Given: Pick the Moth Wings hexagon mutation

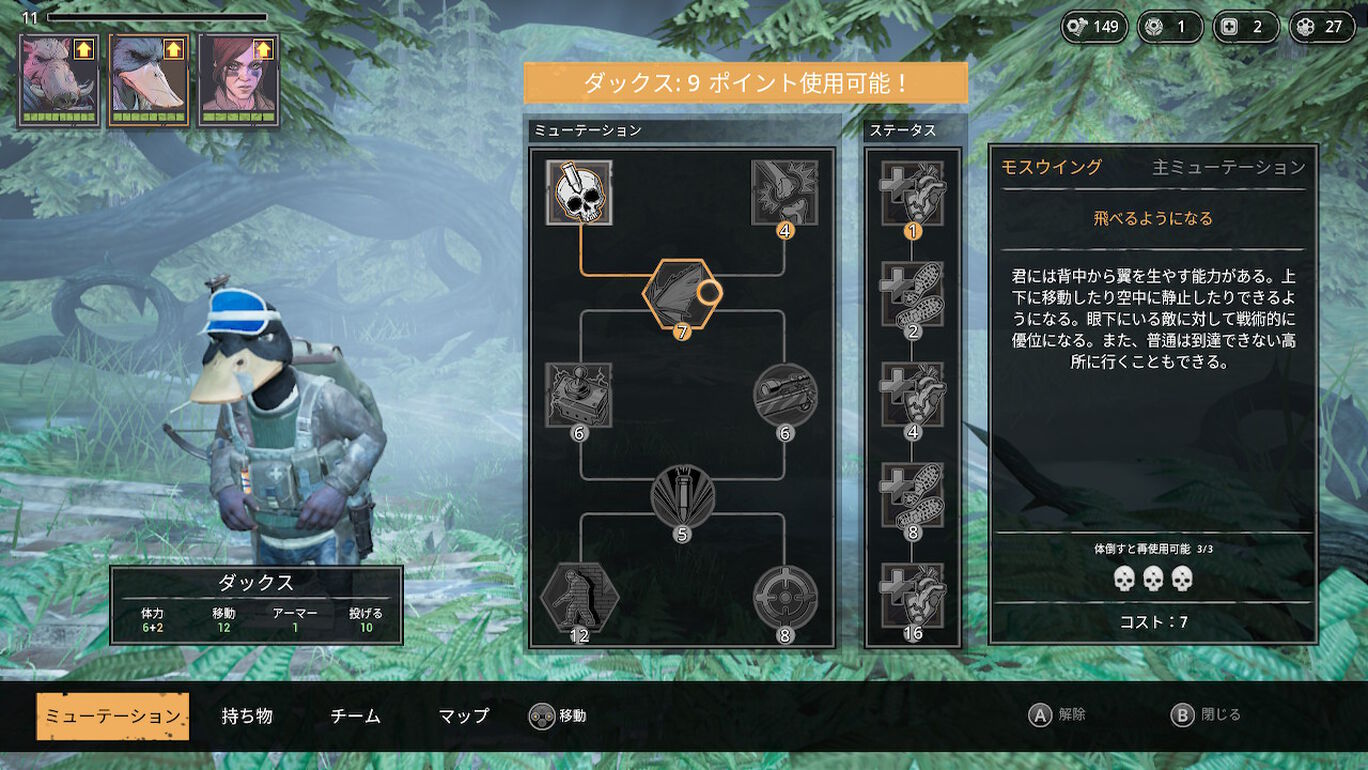Looking at the screenshot, I should (x=682, y=294).
